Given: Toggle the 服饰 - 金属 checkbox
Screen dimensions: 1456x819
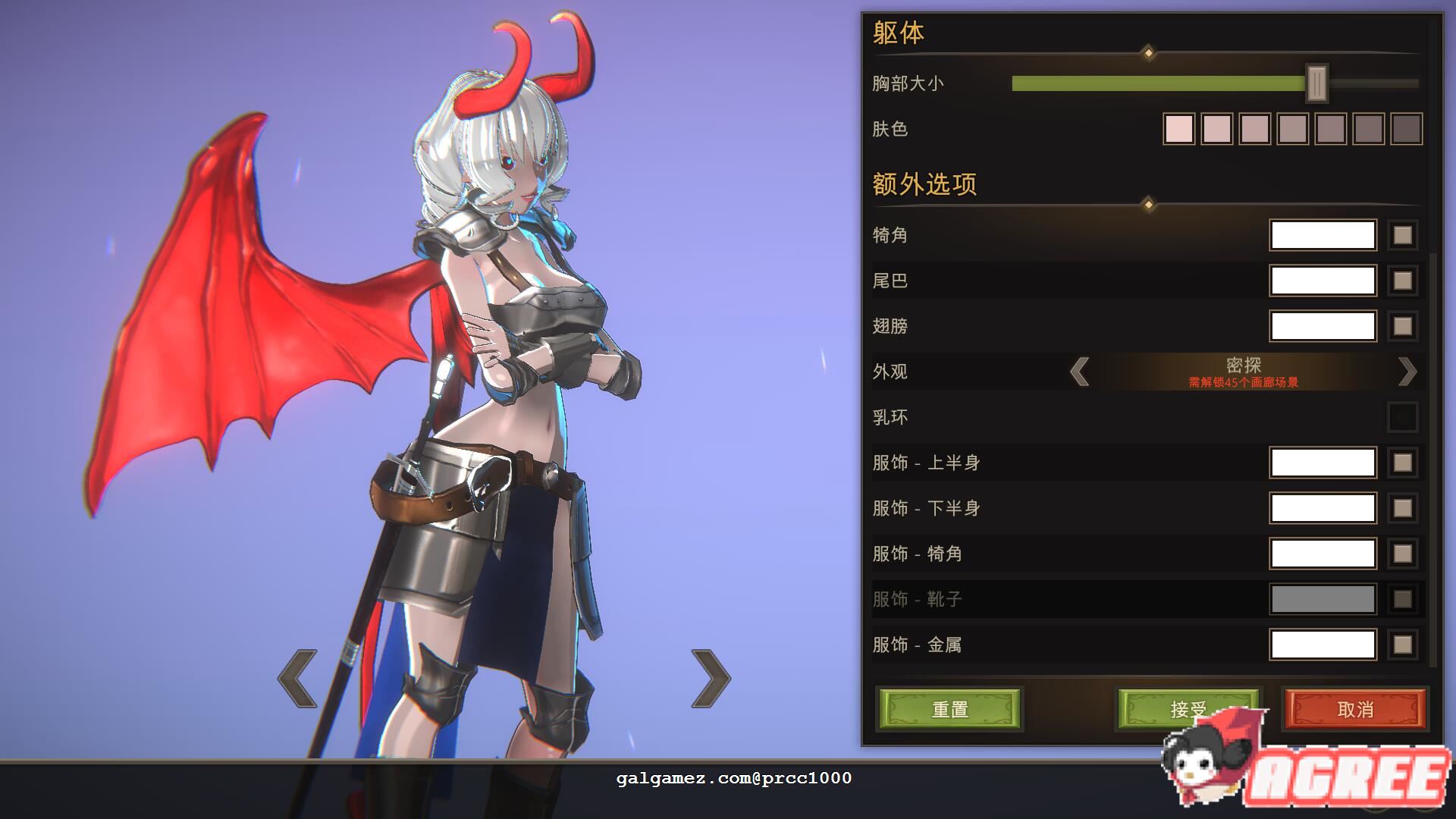Looking at the screenshot, I should [x=1401, y=645].
